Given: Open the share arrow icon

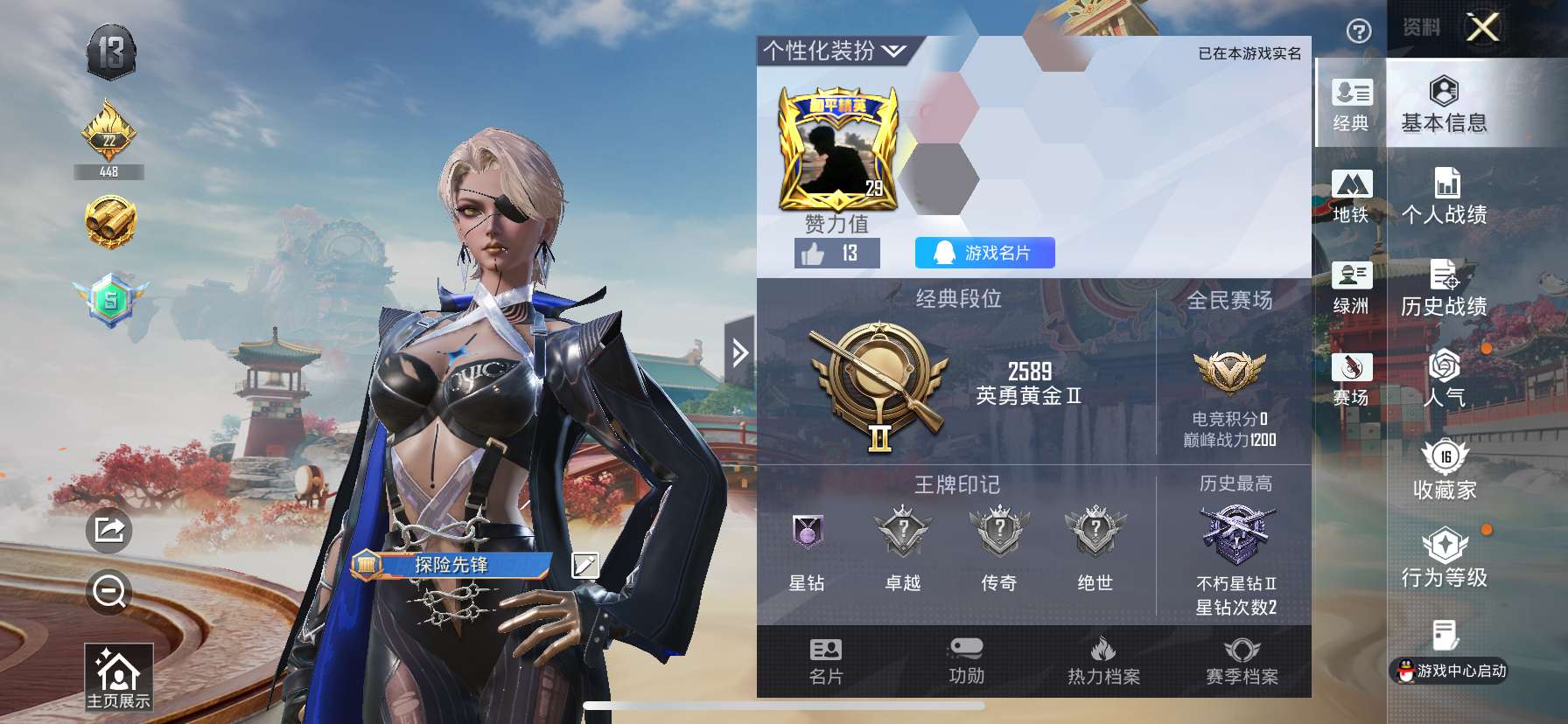Looking at the screenshot, I should click(108, 528).
